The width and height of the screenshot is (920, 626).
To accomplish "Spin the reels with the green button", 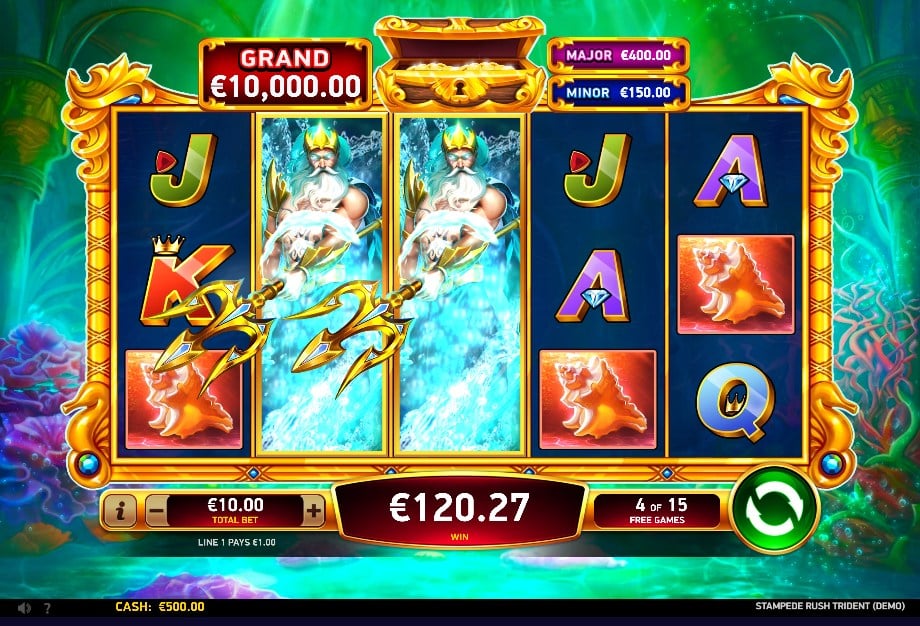I will tap(774, 510).
